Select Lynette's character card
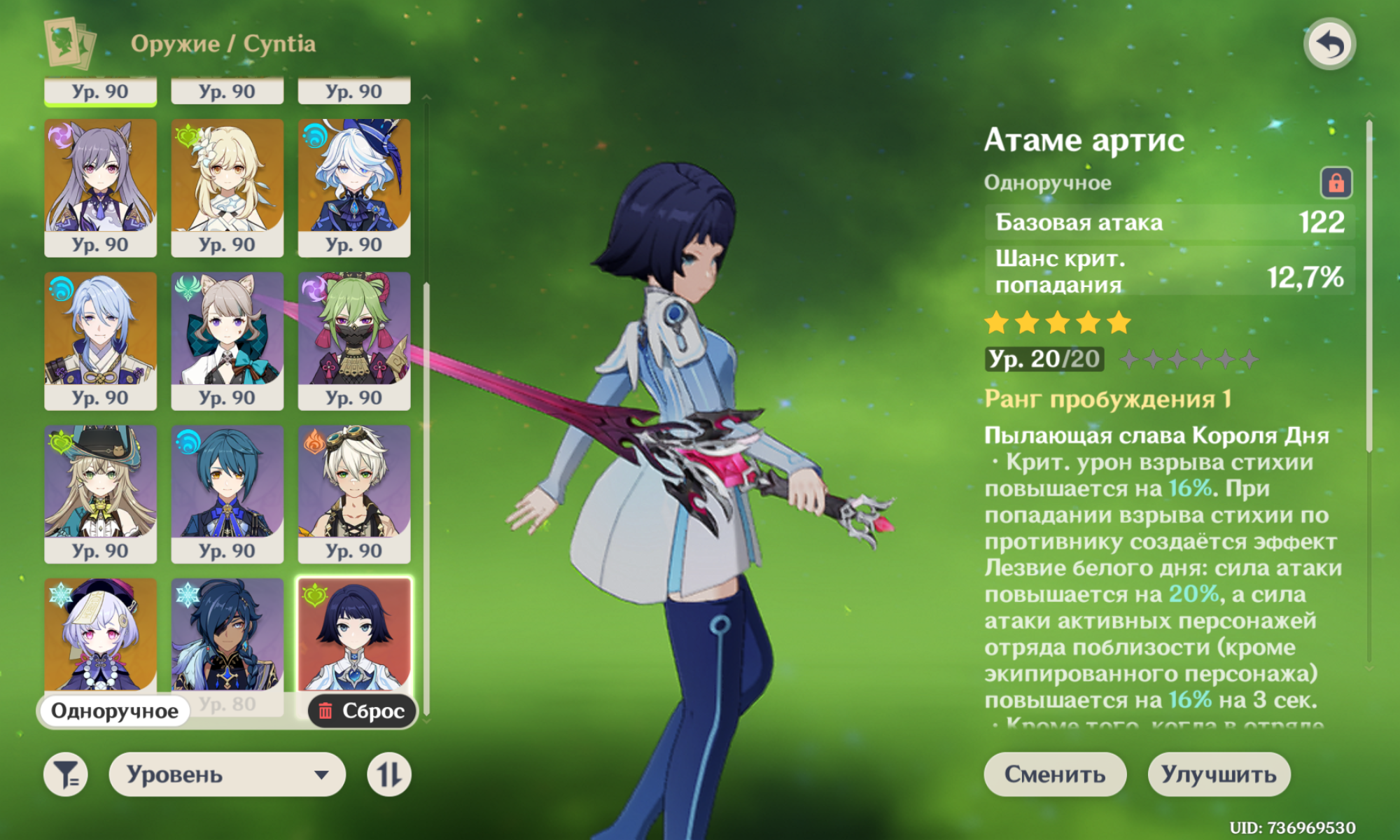This screenshot has height=840, width=1400. (227, 330)
